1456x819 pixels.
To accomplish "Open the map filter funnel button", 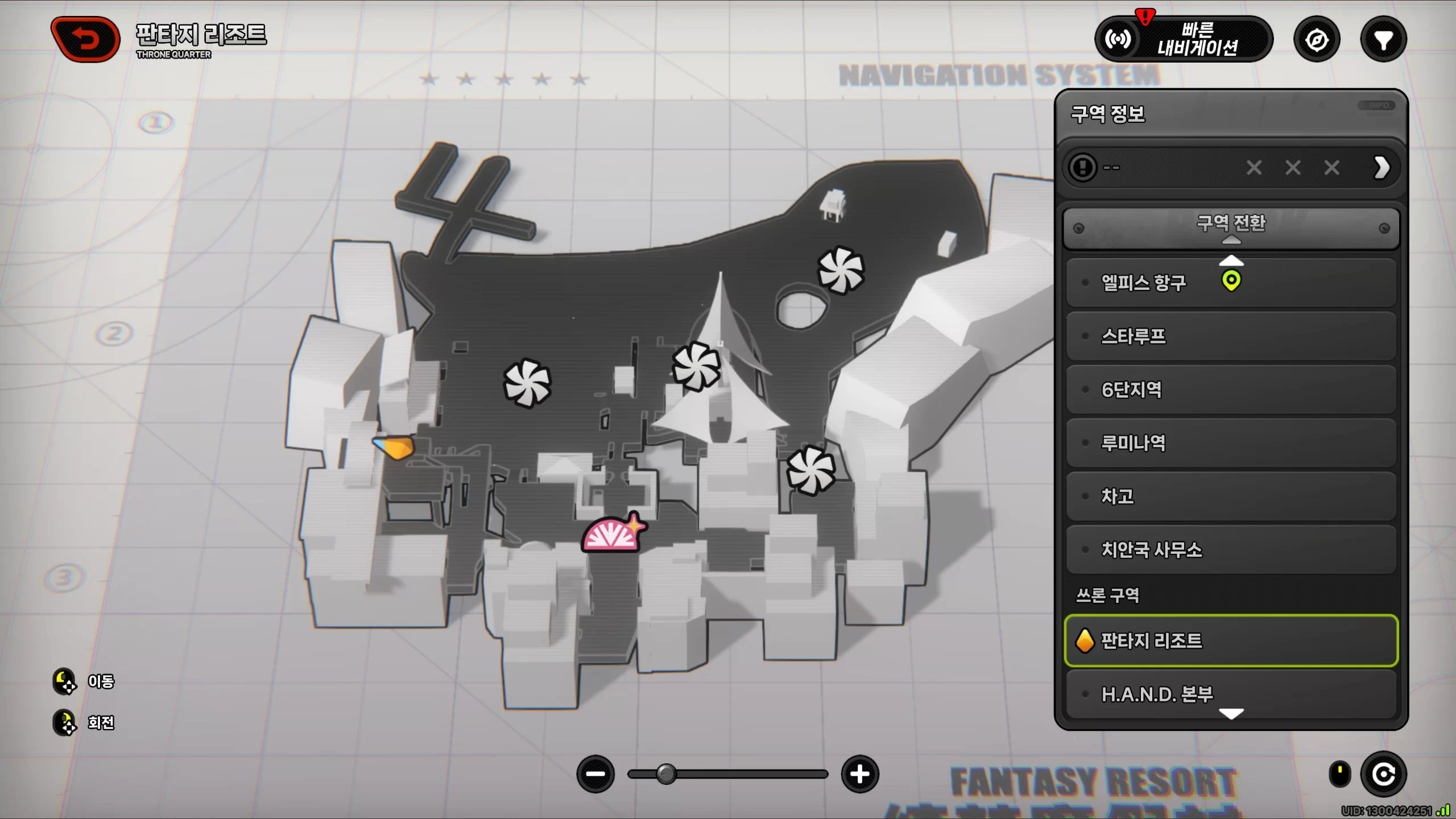I will pos(1383,40).
